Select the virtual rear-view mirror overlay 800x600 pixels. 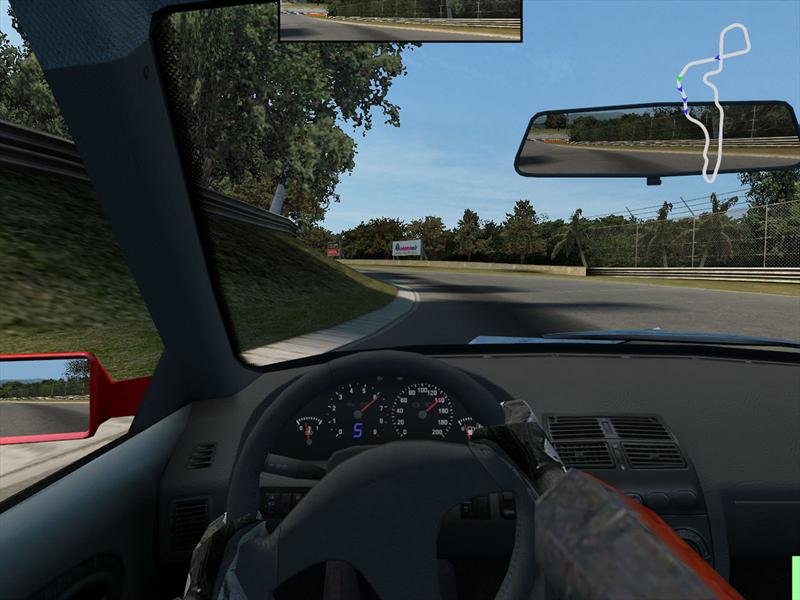(x=400, y=21)
